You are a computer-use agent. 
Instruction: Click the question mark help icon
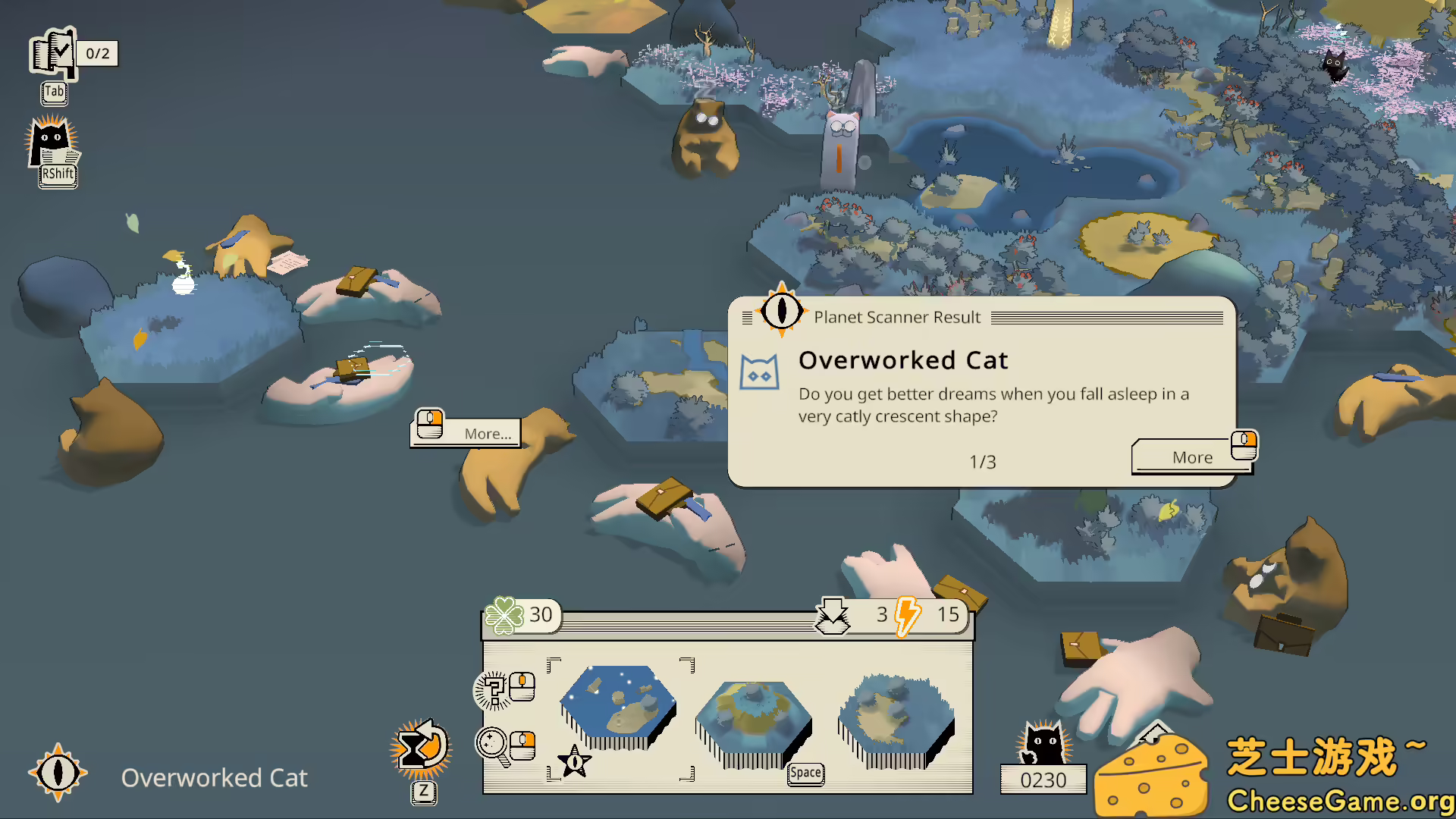pos(496,689)
